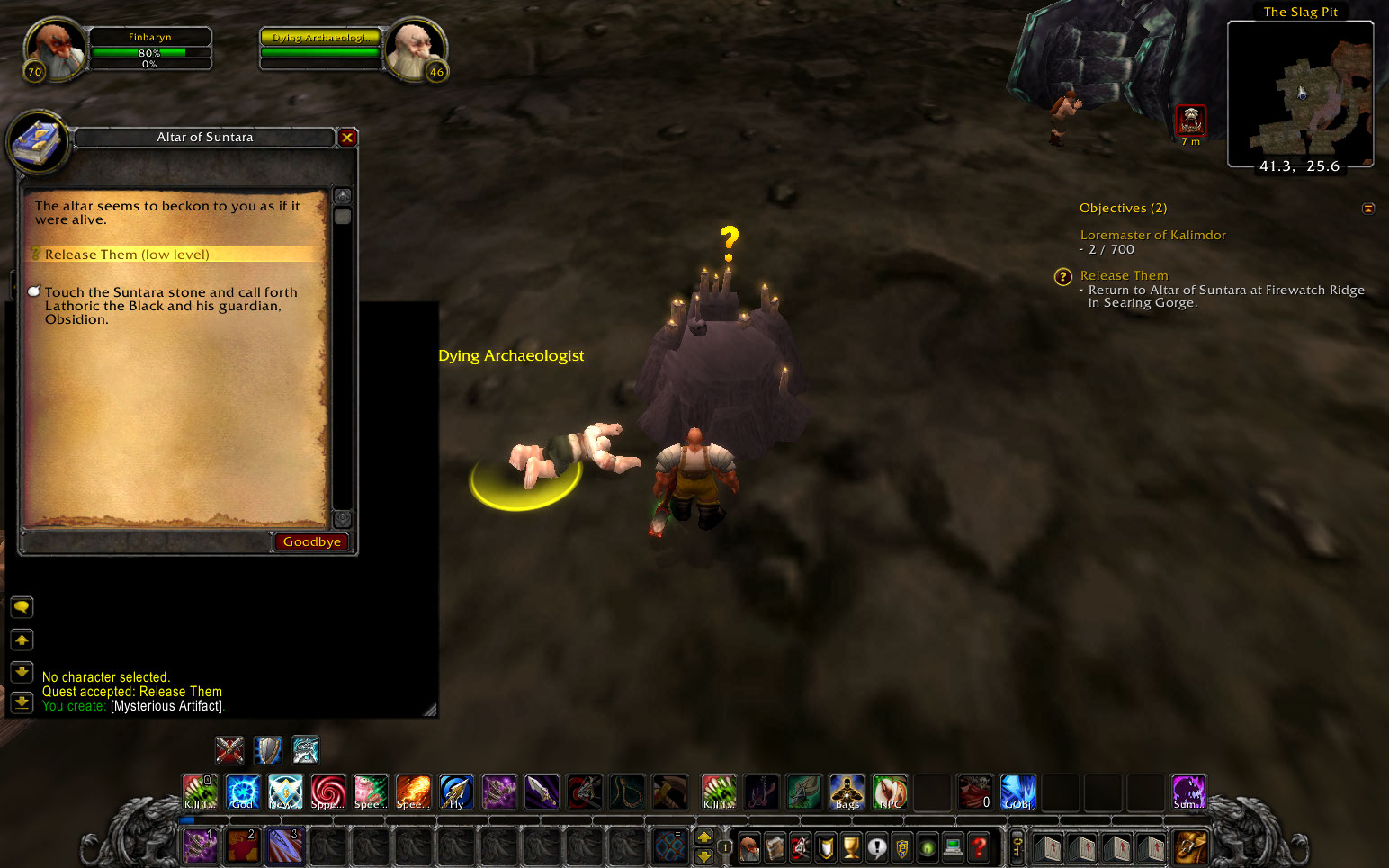
Task: Collapse the Loremaster of Kalimdor objective entry
Action: pos(1152,235)
